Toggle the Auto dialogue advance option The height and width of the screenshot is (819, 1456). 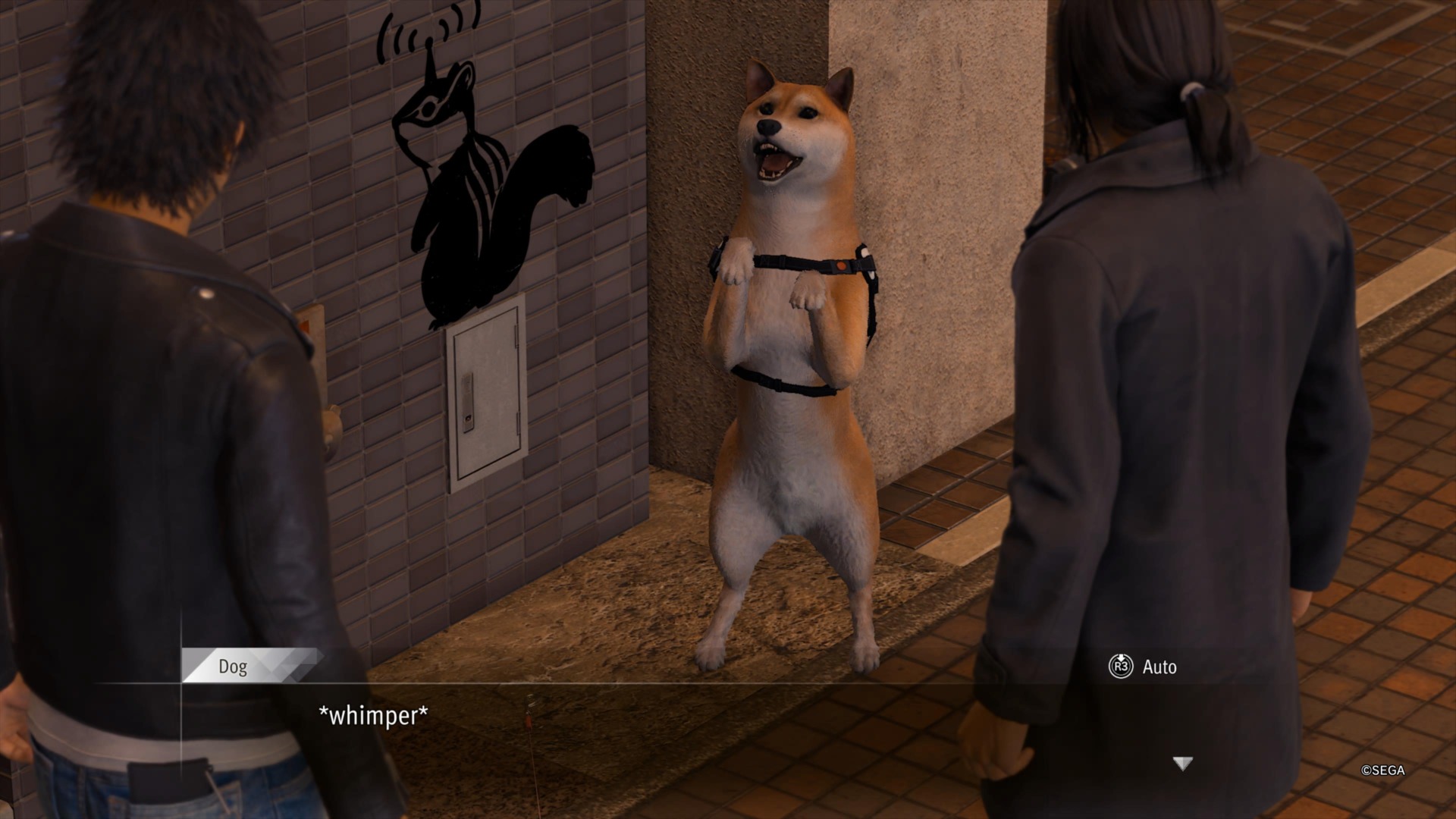[1143, 667]
